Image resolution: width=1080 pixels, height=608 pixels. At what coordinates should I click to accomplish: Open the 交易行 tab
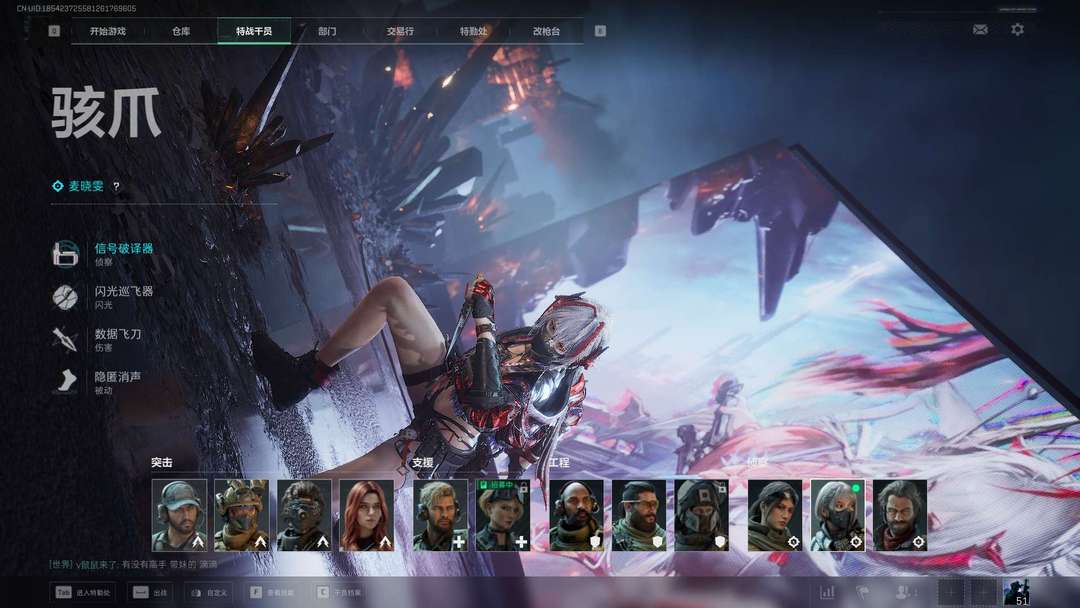point(400,31)
